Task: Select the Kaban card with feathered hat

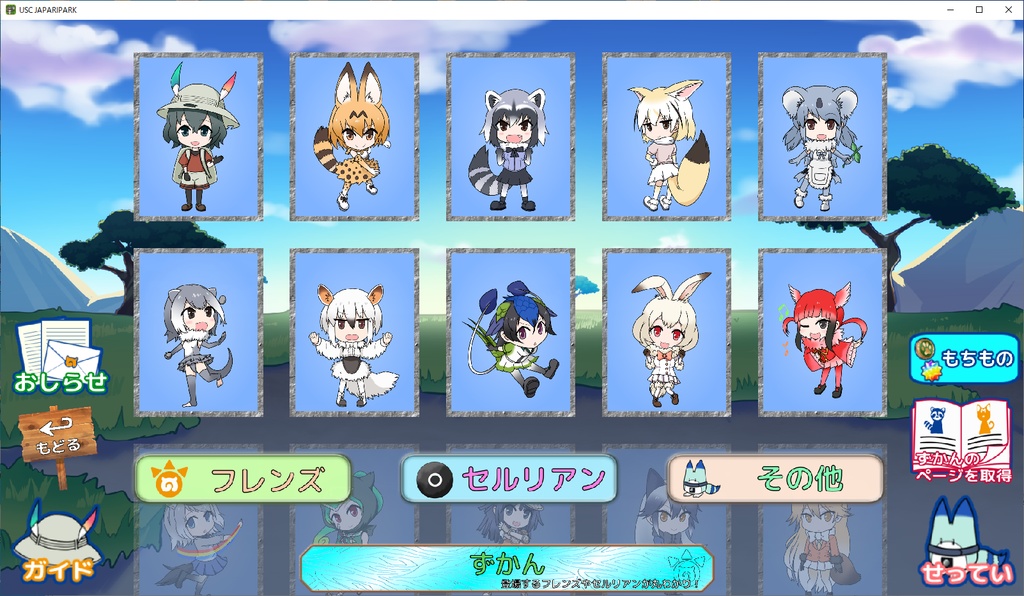Action: 199,136
